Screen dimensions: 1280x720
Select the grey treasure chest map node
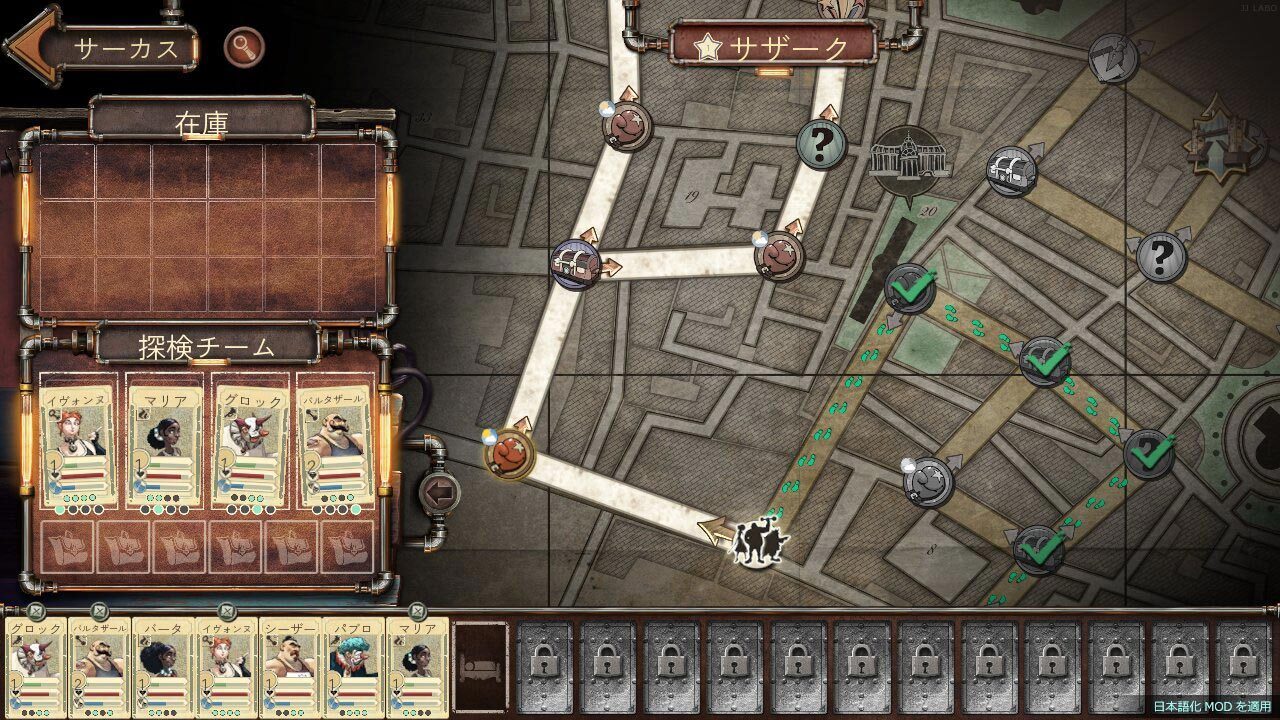coord(1011,171)
